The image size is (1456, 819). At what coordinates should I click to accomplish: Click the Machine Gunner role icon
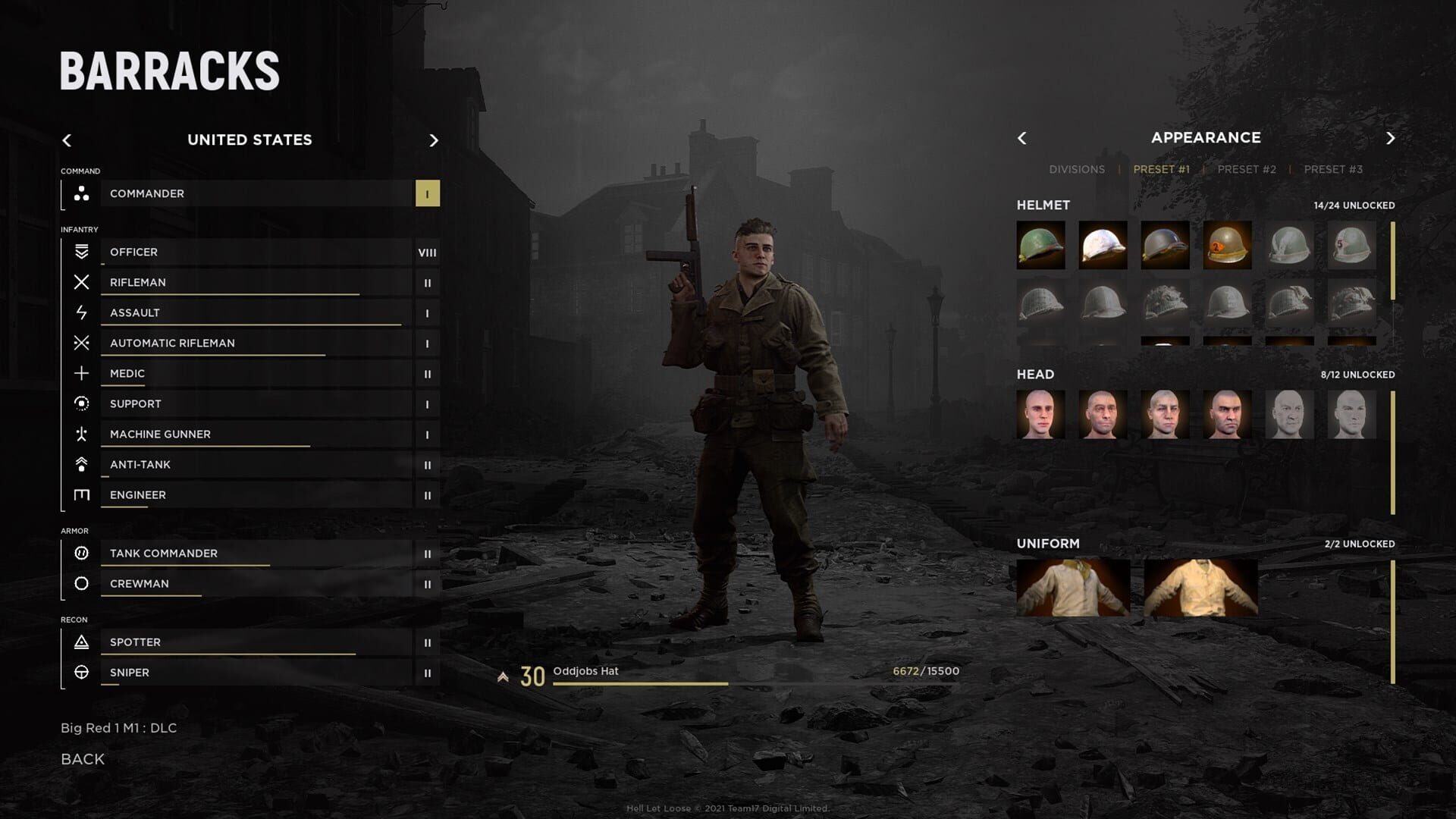(x=83, y=434)
